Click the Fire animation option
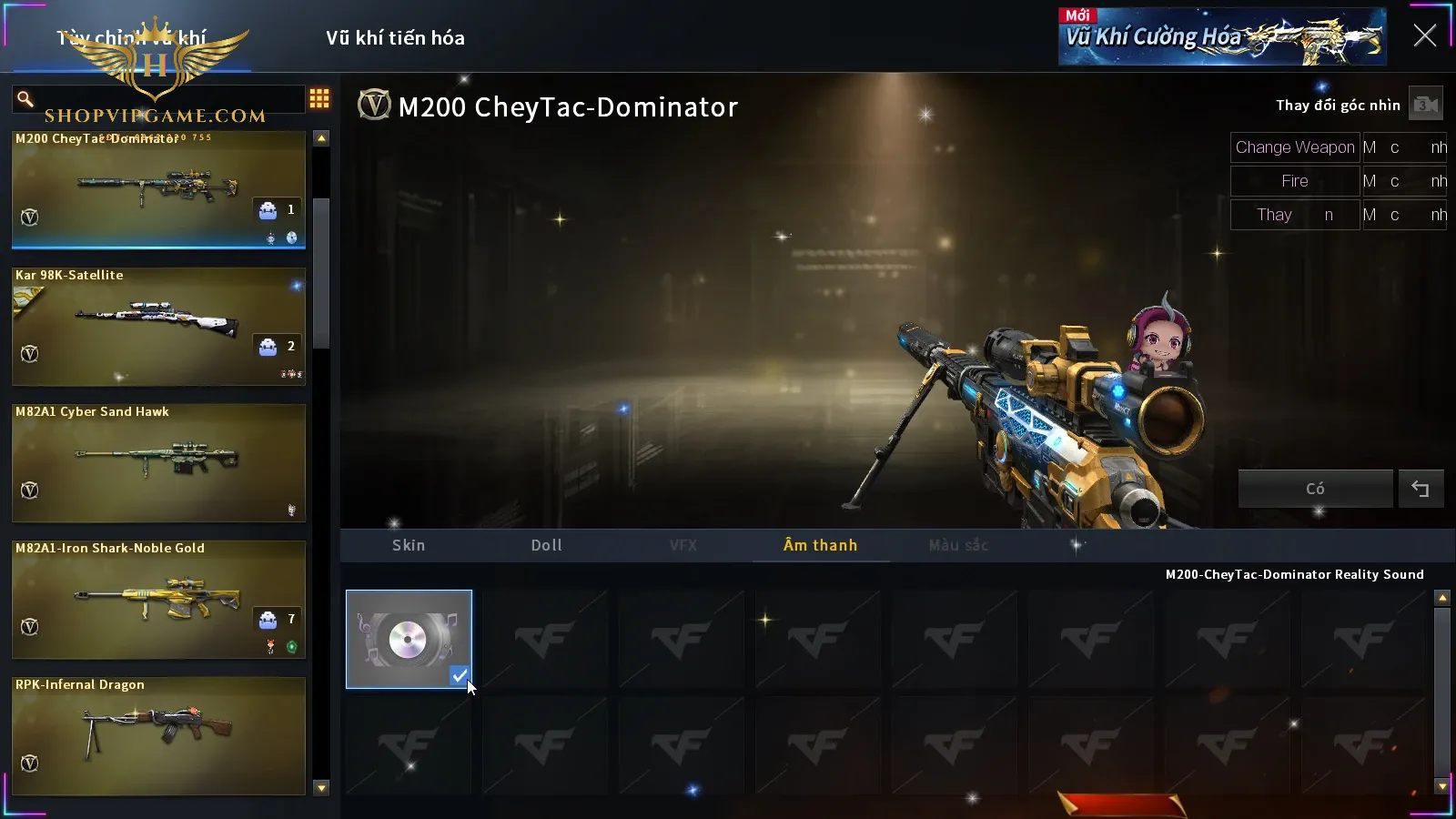Image resolution: width=1456 pixels, height=819 pixels. pyautogui.click(x=1294, y=181)
